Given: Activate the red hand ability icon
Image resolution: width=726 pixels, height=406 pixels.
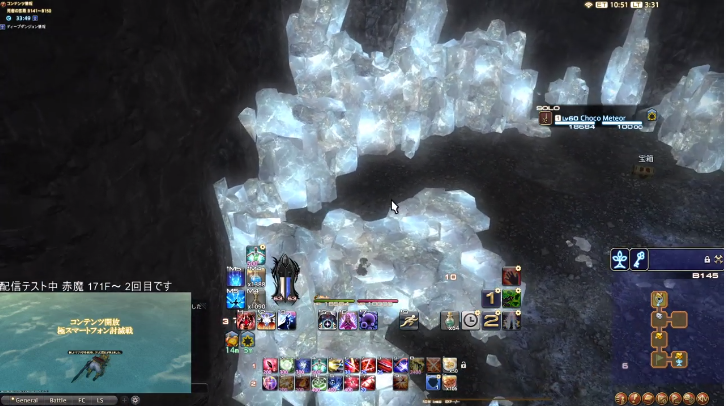Looking at the screenshot, I should [511, 276].
